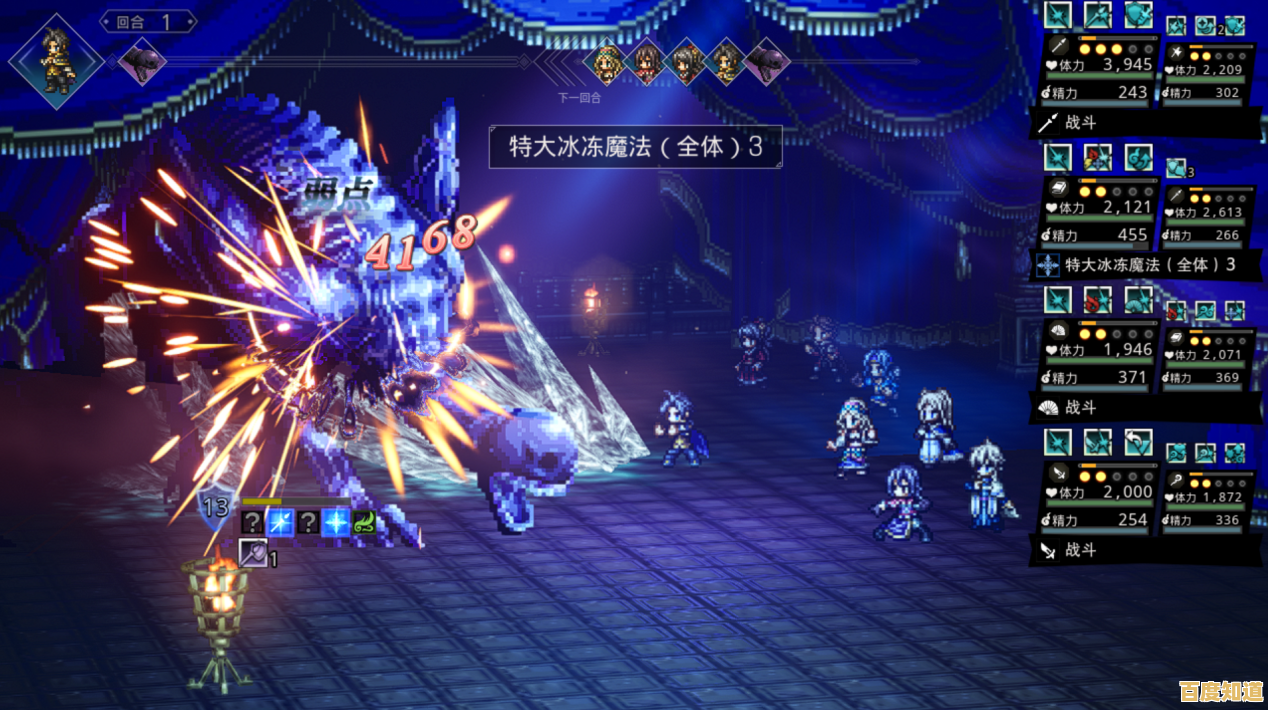Tap the boss shield counter showing 13
Screen dimensions: 1268x710
point(216,507)
